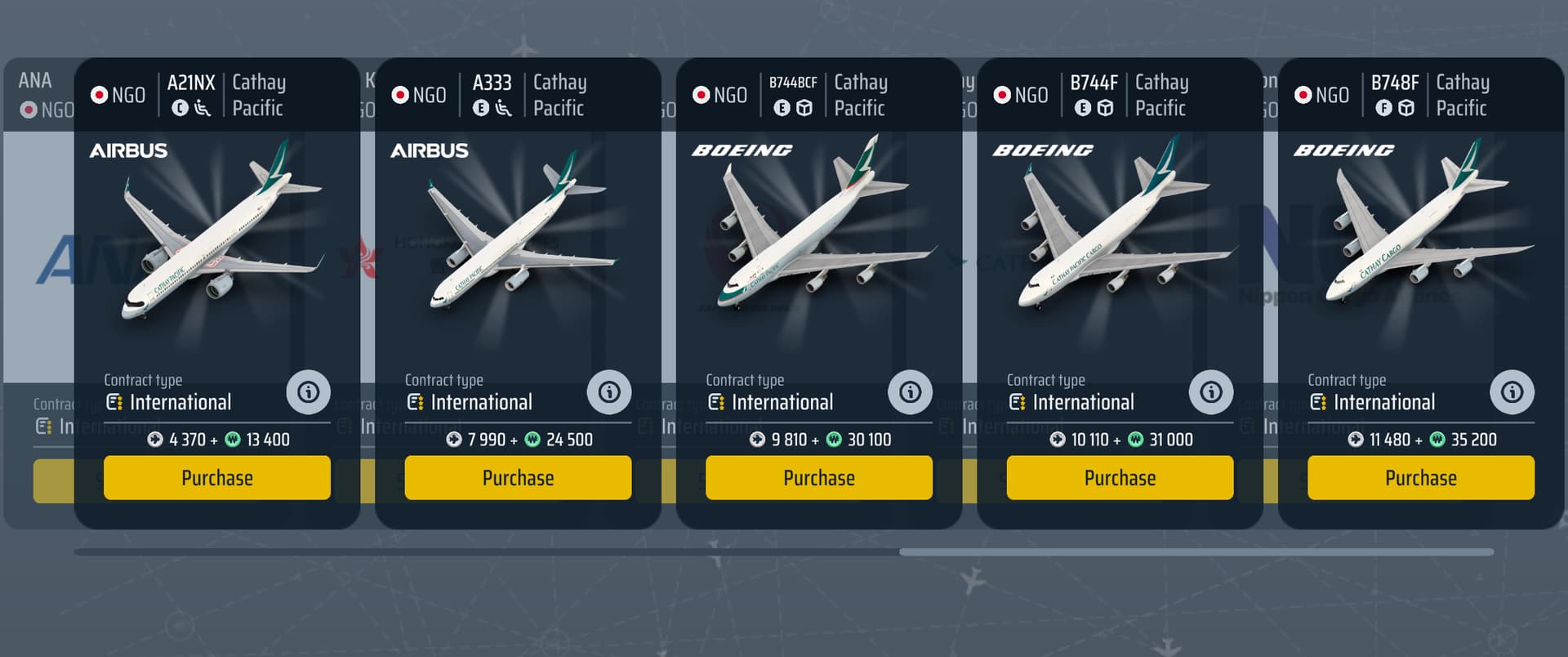This screenshot has height=657, width=1568.
Task: Select the partially hidden ANA contract card
Action: (x=38, y=245)
